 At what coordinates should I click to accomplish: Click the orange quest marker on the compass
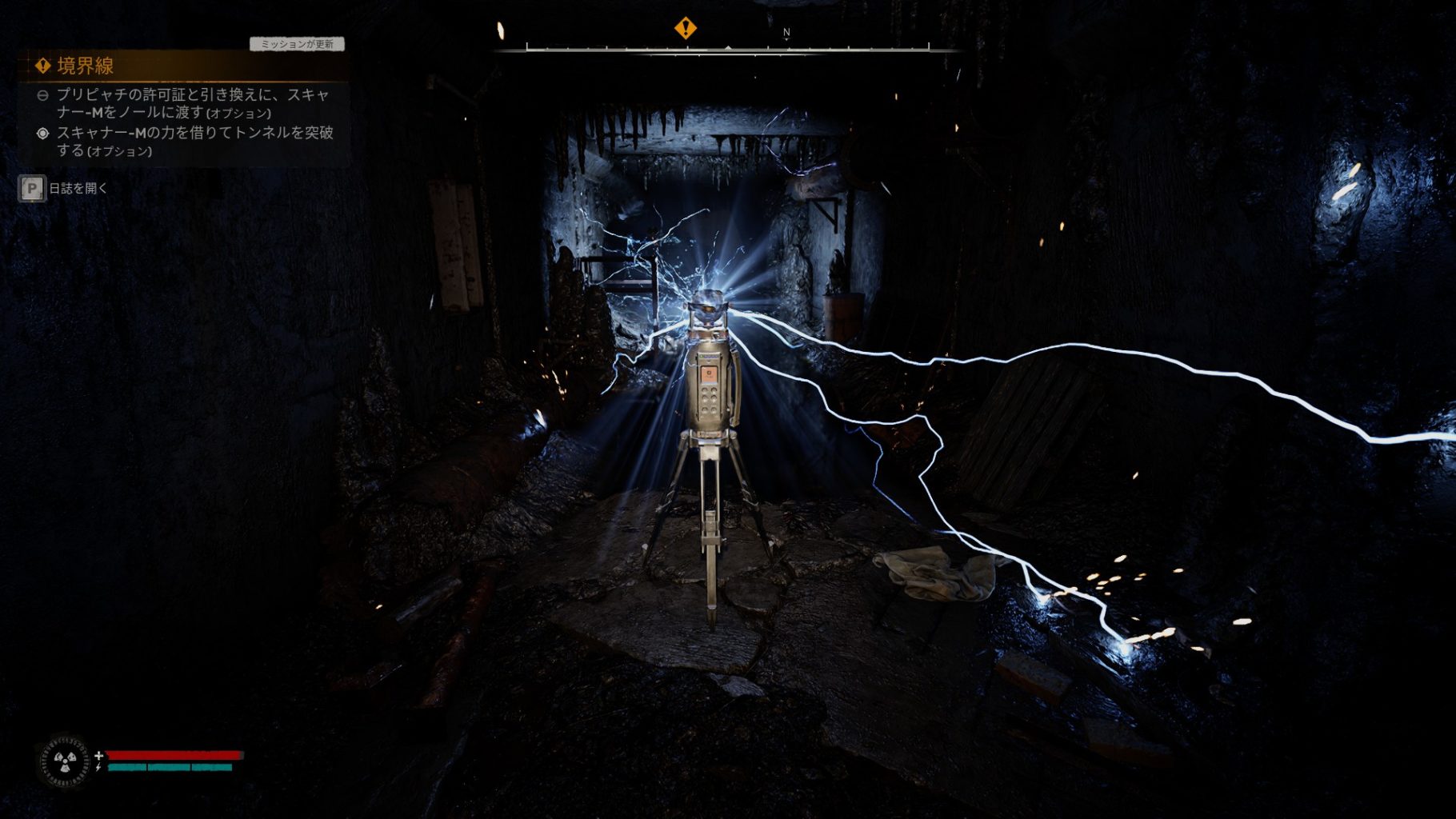pos(685,28)
